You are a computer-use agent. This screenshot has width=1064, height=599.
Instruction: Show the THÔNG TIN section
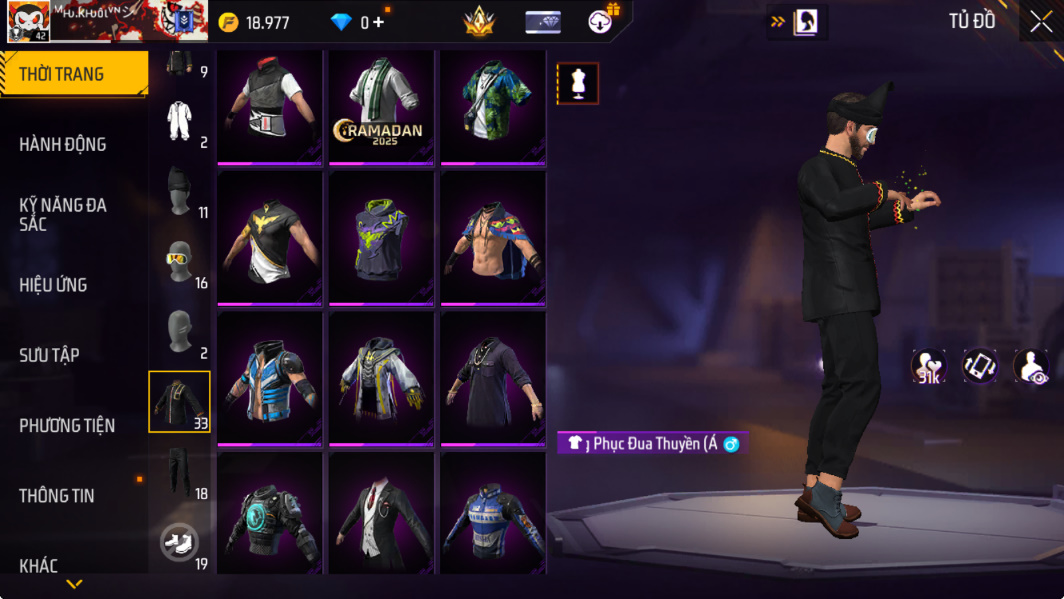pos(57,496)
